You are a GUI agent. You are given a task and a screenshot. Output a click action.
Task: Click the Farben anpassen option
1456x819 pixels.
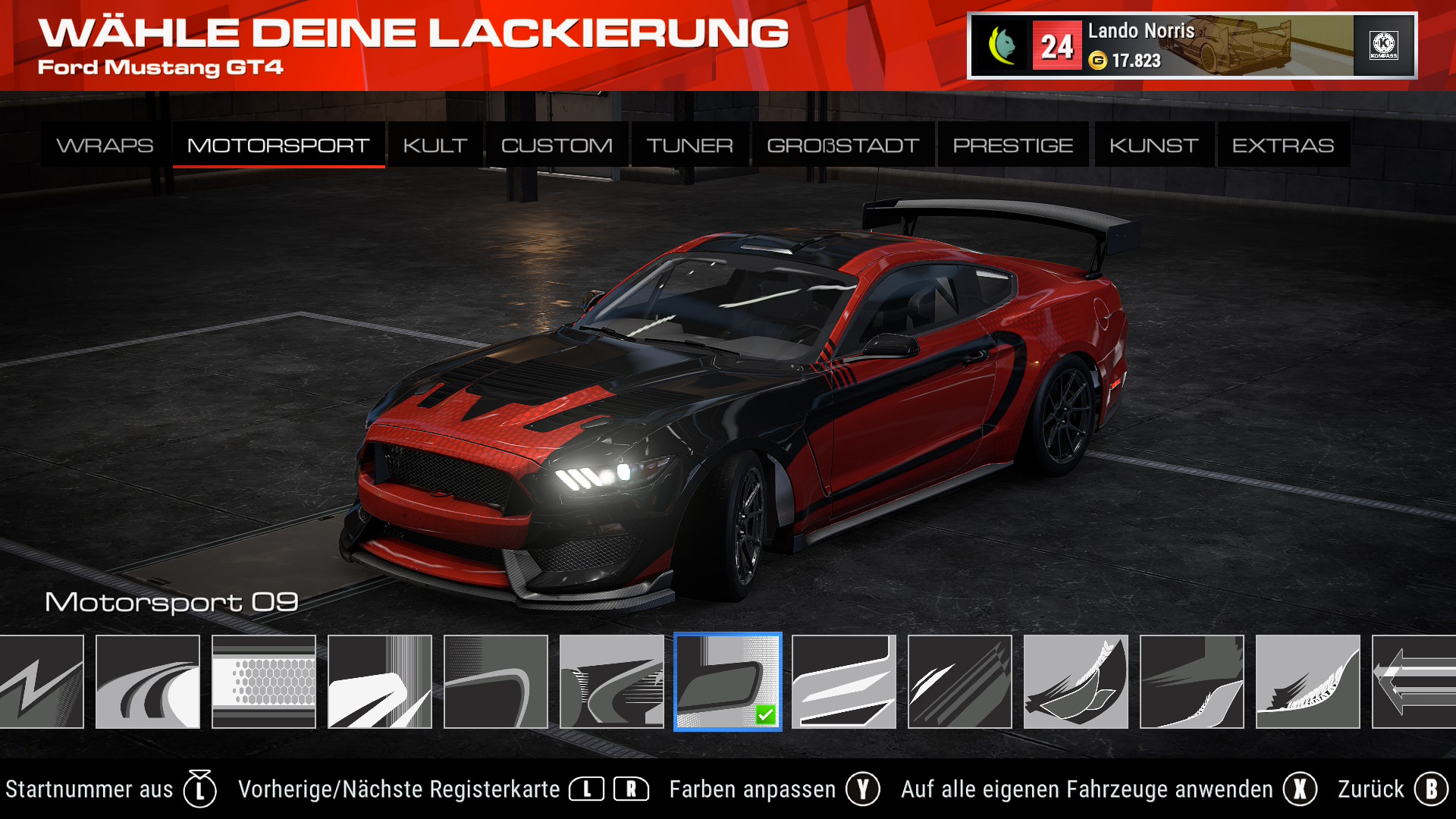tap(773, 789)
